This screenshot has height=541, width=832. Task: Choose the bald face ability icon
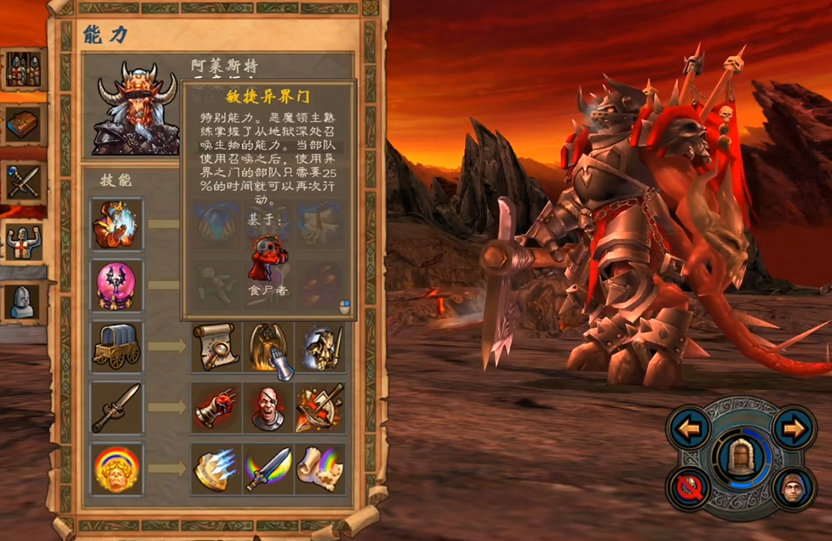tap(267, 407)
